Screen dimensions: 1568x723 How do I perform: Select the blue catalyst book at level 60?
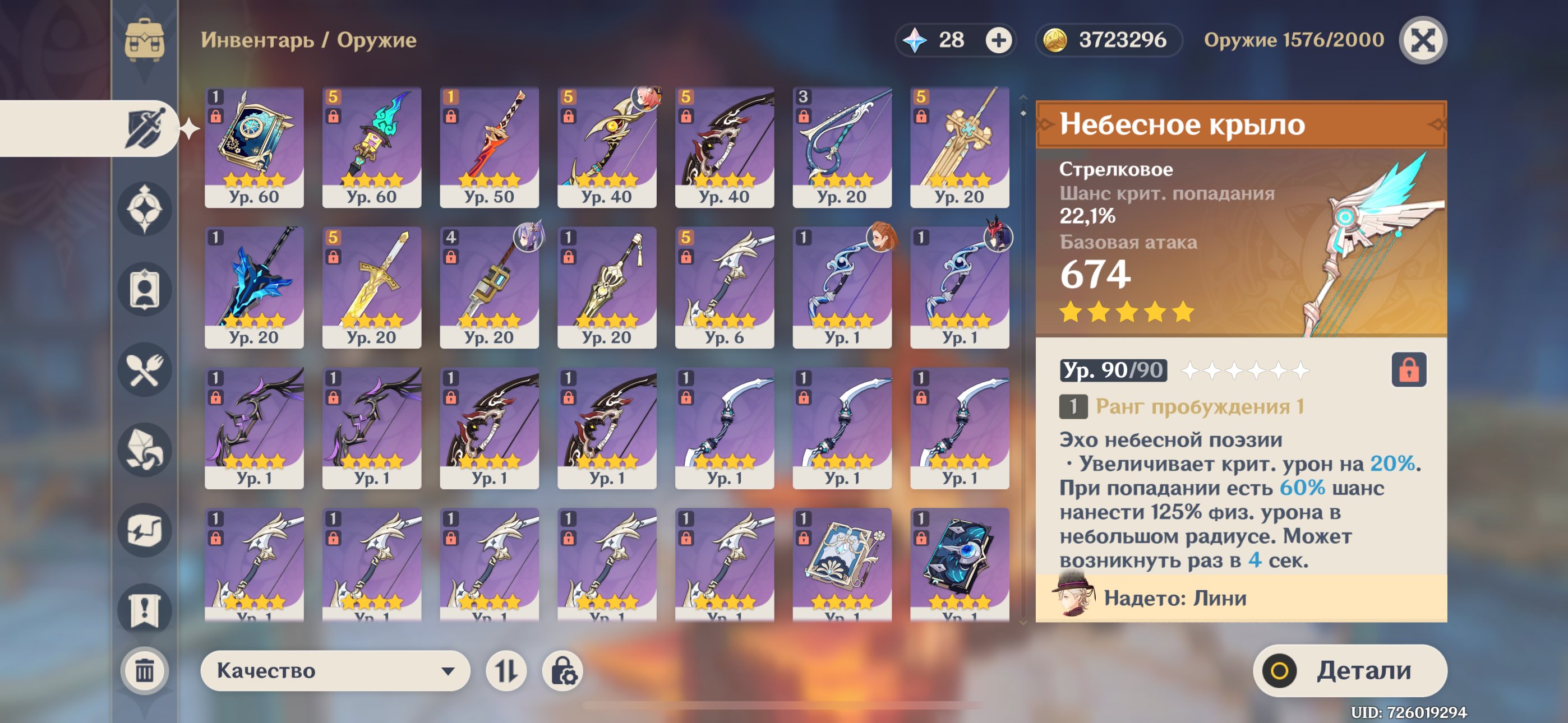(x=254, y=147)
